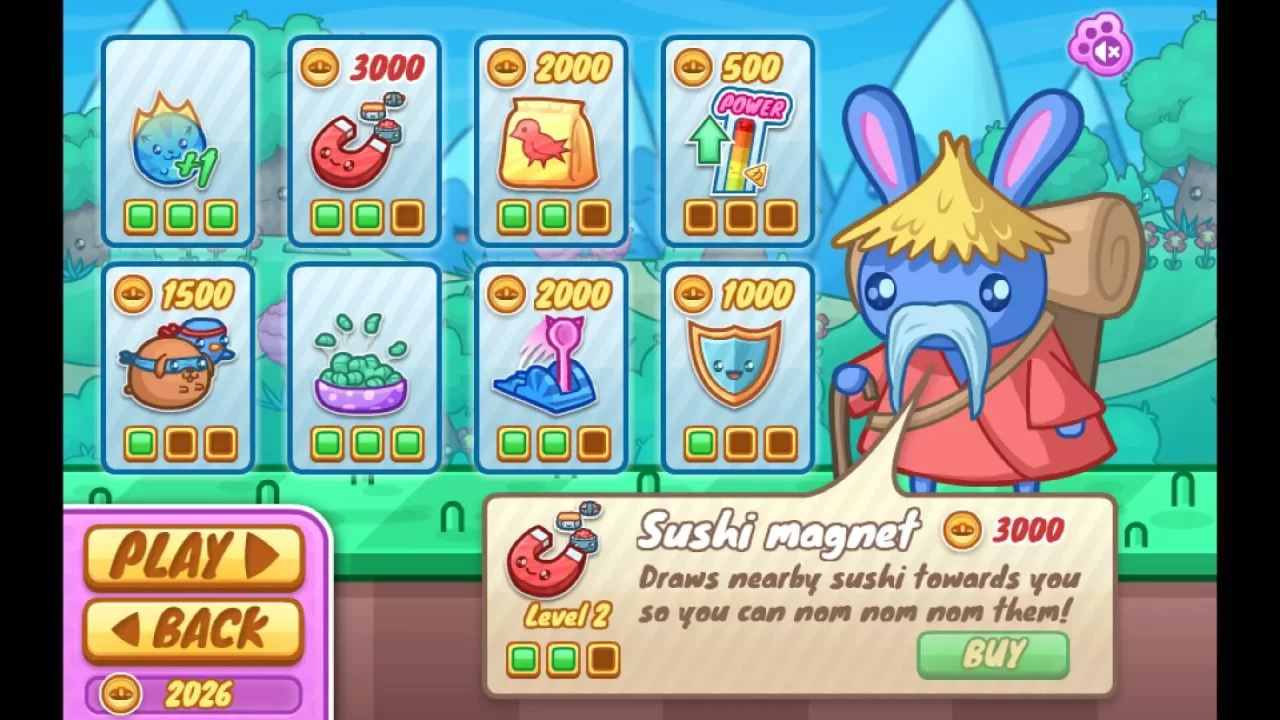The width and height of the screenshot is (1280, 720).
Task: Buy the Sushi magnet for 3000 coins
Action: pos(992,655)
